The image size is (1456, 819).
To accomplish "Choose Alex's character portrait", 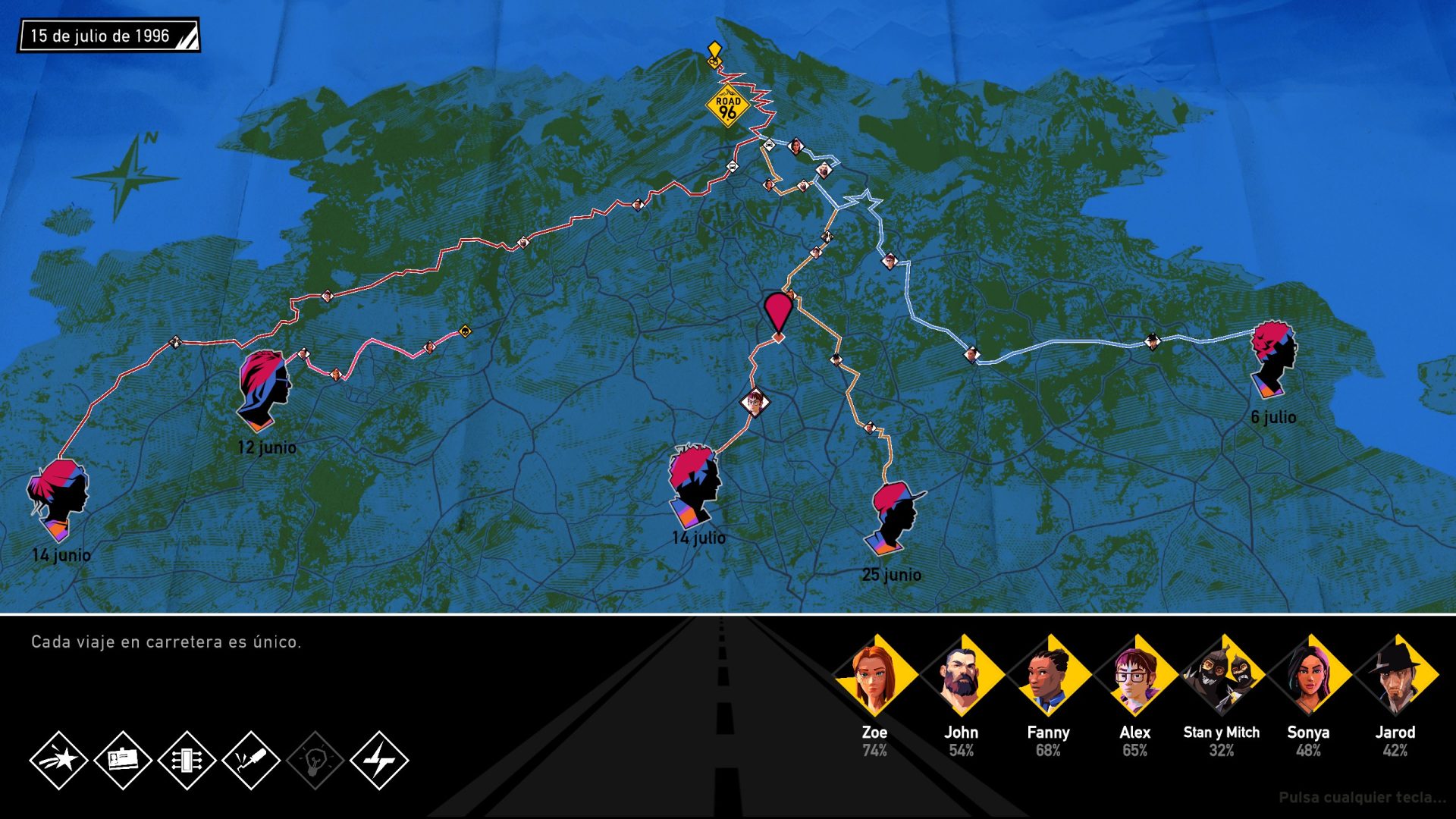I will point(1134,676).
